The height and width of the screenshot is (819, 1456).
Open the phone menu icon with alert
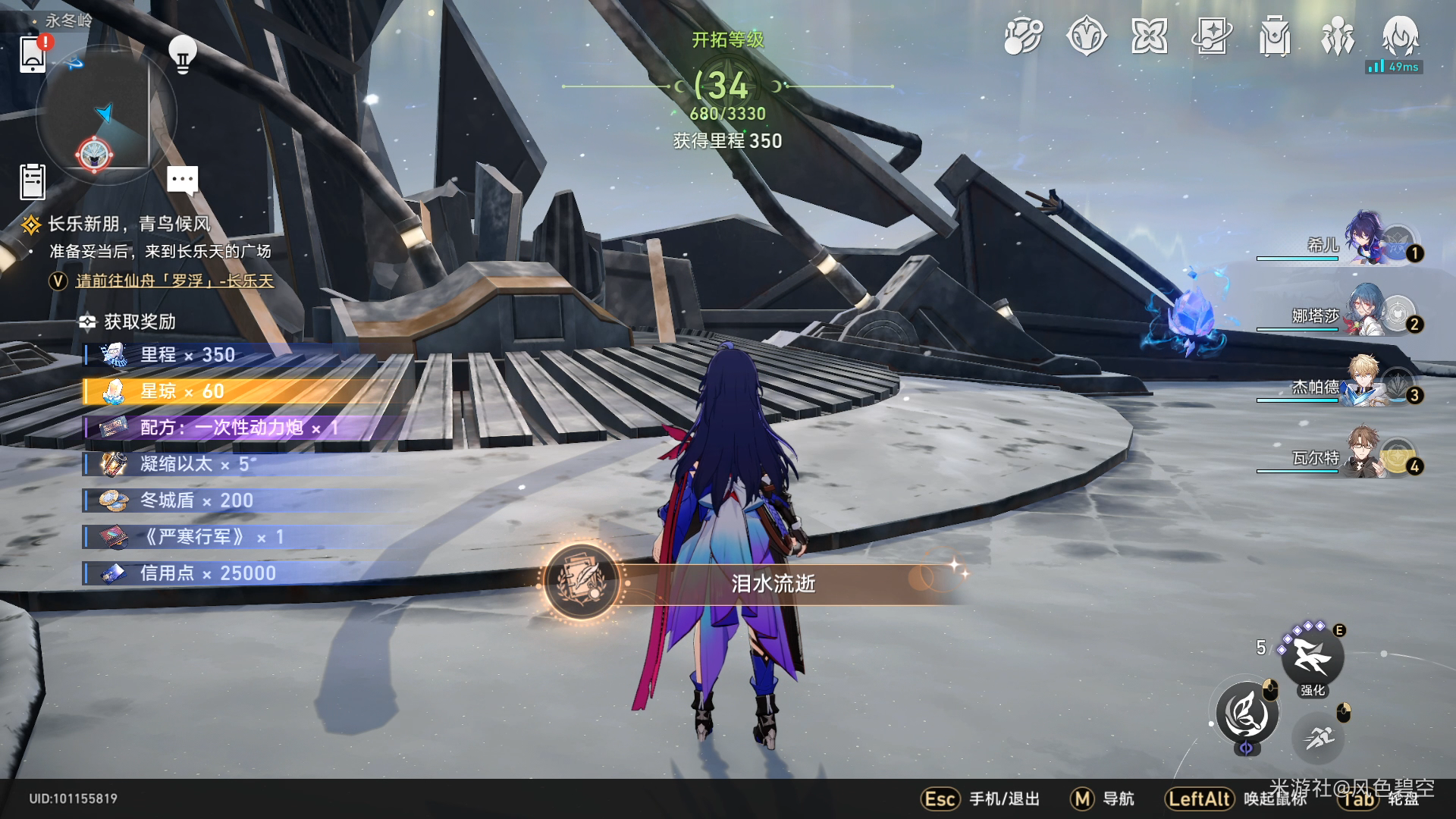33,54
